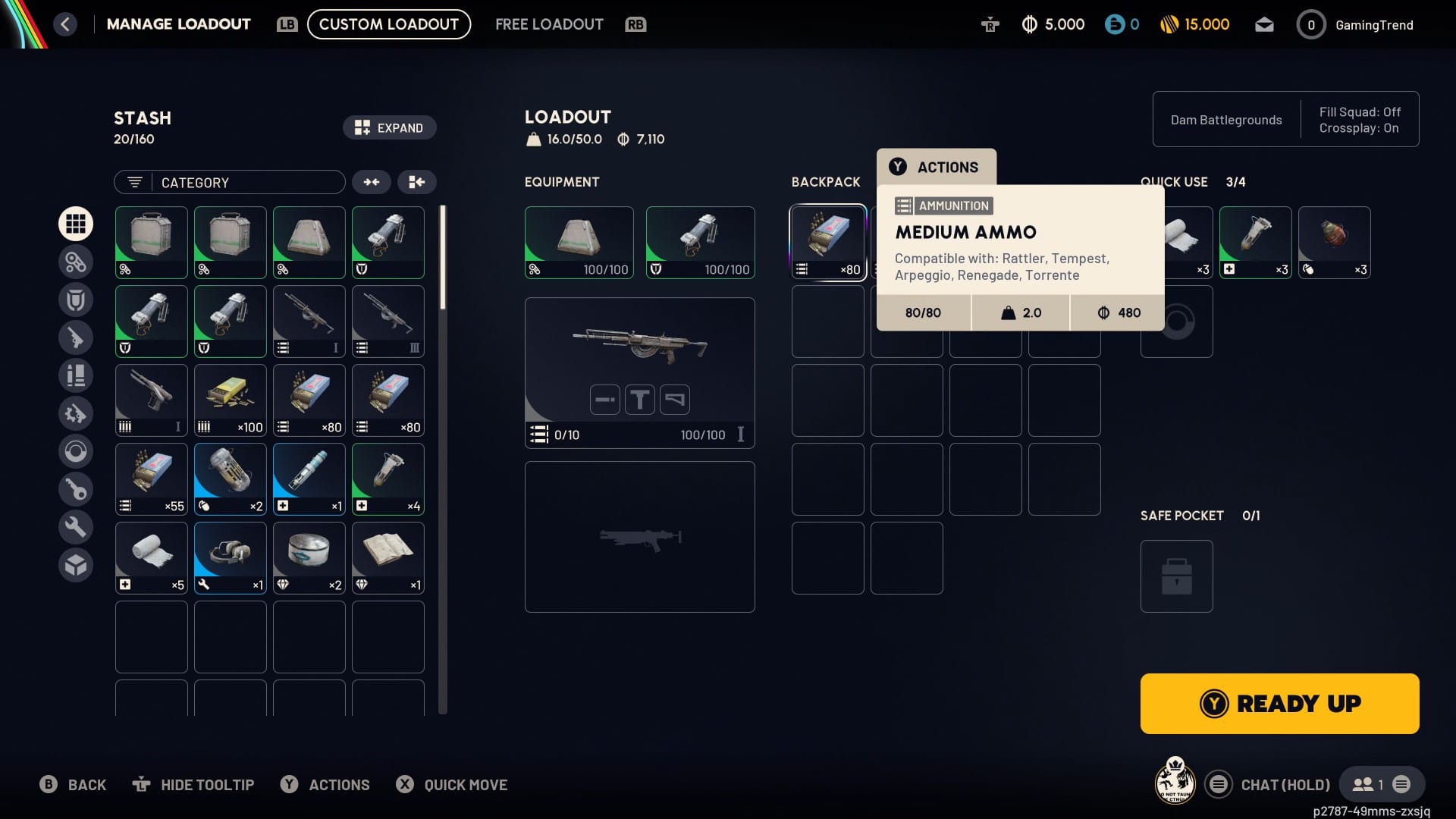Image resolution: width=1456 pixels, height=819 pixels.
Task: Select the equipped rifle weapon slot
Action: 639,372
